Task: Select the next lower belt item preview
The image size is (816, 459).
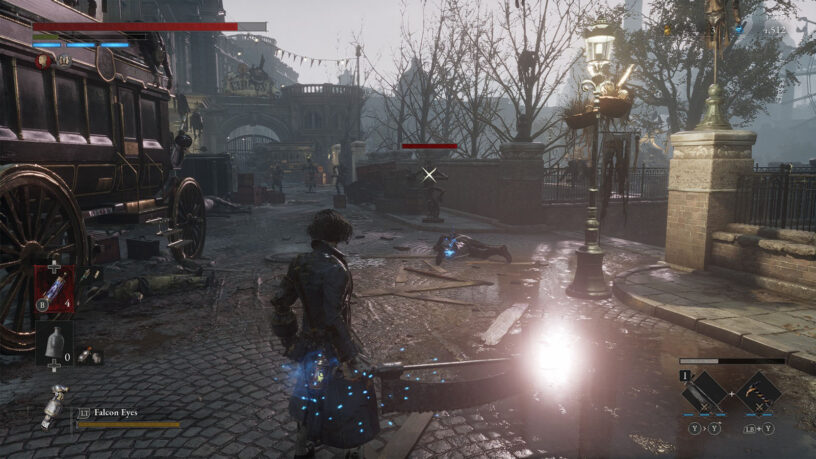Action: point(88,353)
